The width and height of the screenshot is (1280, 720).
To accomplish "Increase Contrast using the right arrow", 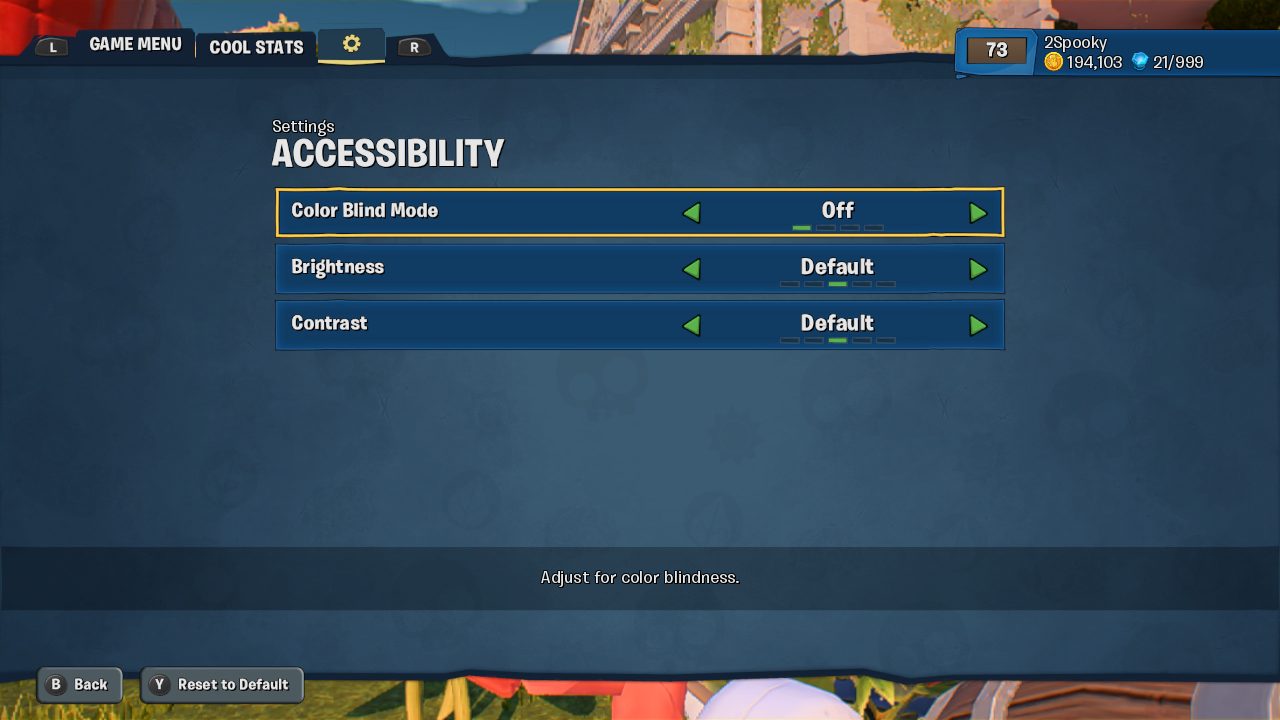I will point(979,325).
